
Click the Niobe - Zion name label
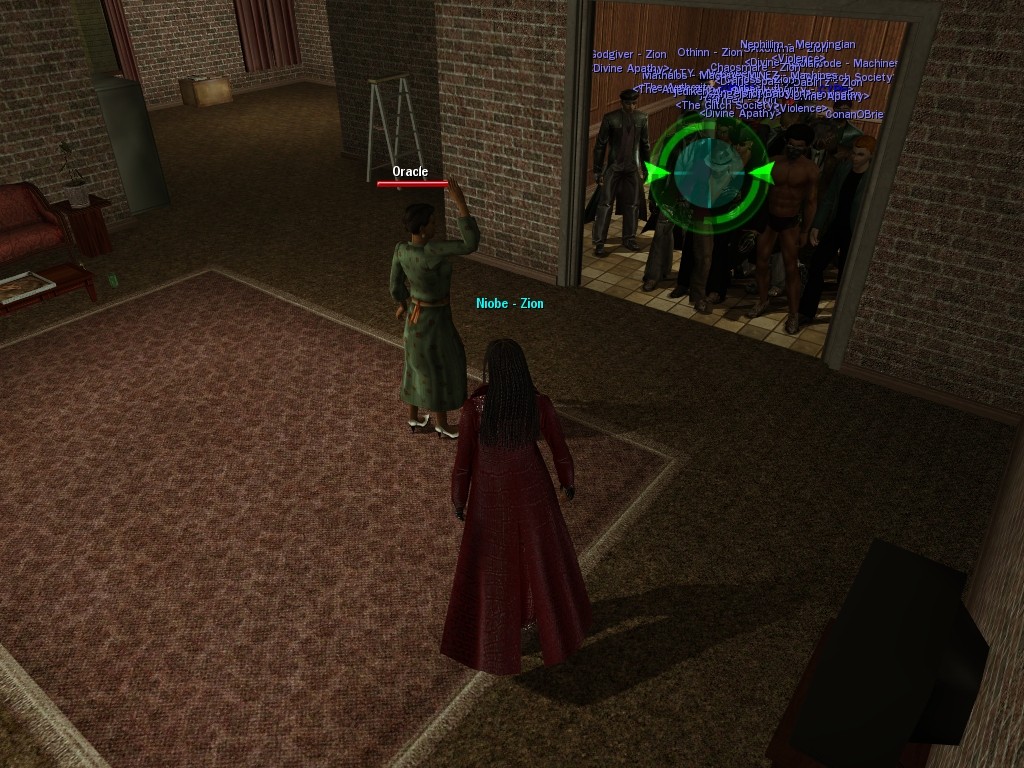click(x=510, y=303)
